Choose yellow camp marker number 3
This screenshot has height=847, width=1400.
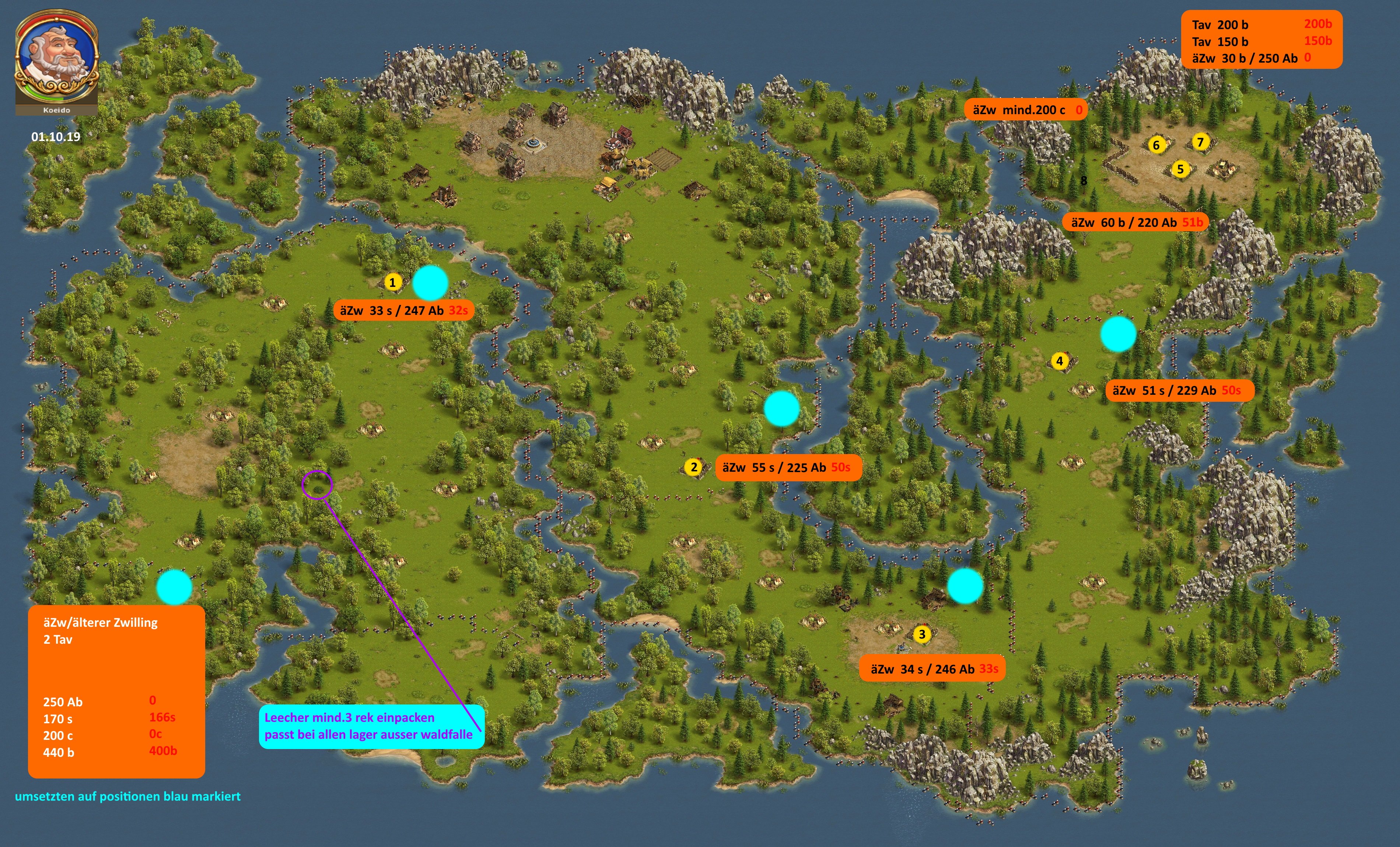point(922,634)
